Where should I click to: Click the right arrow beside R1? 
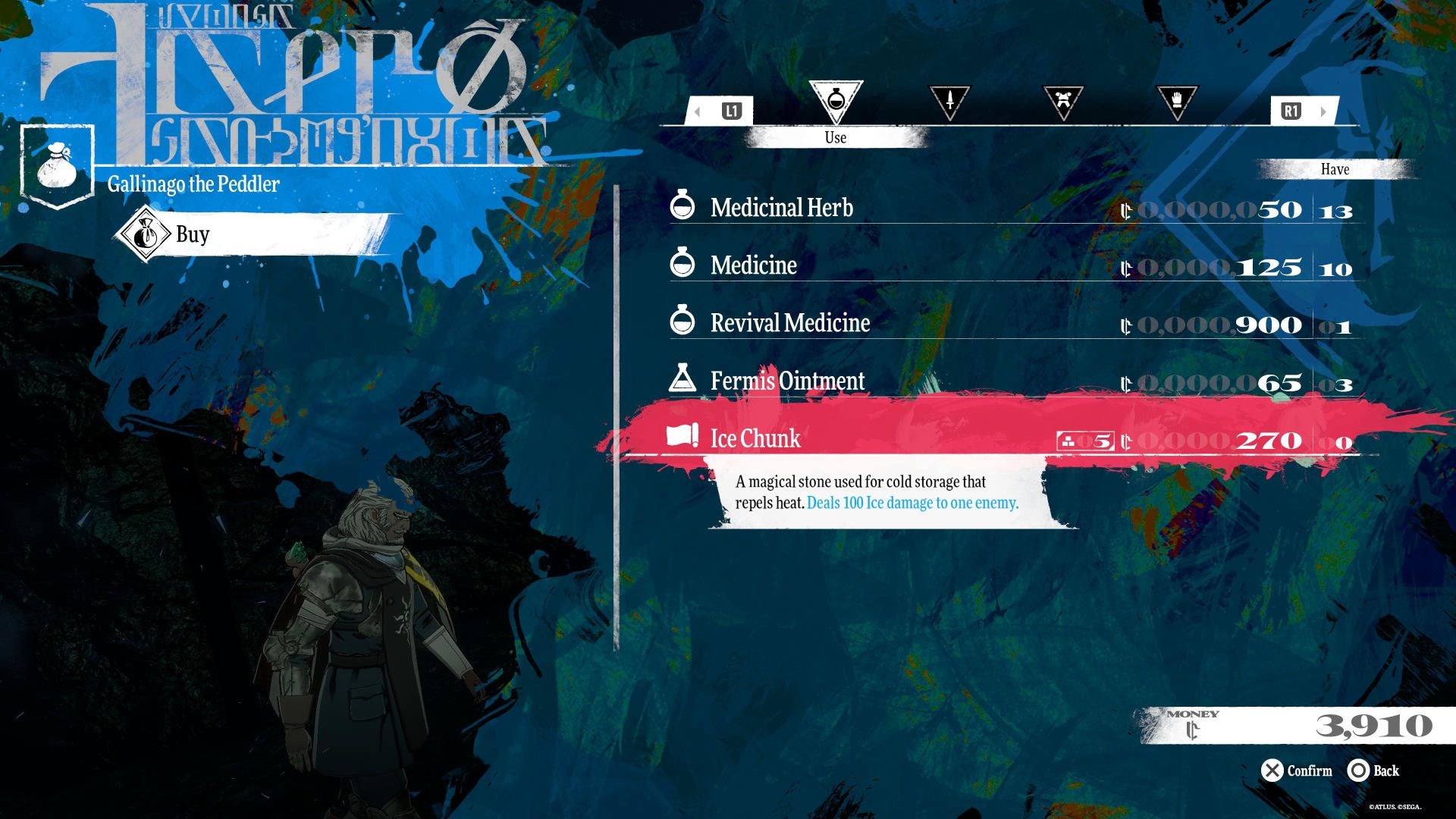pos(1323,110)
